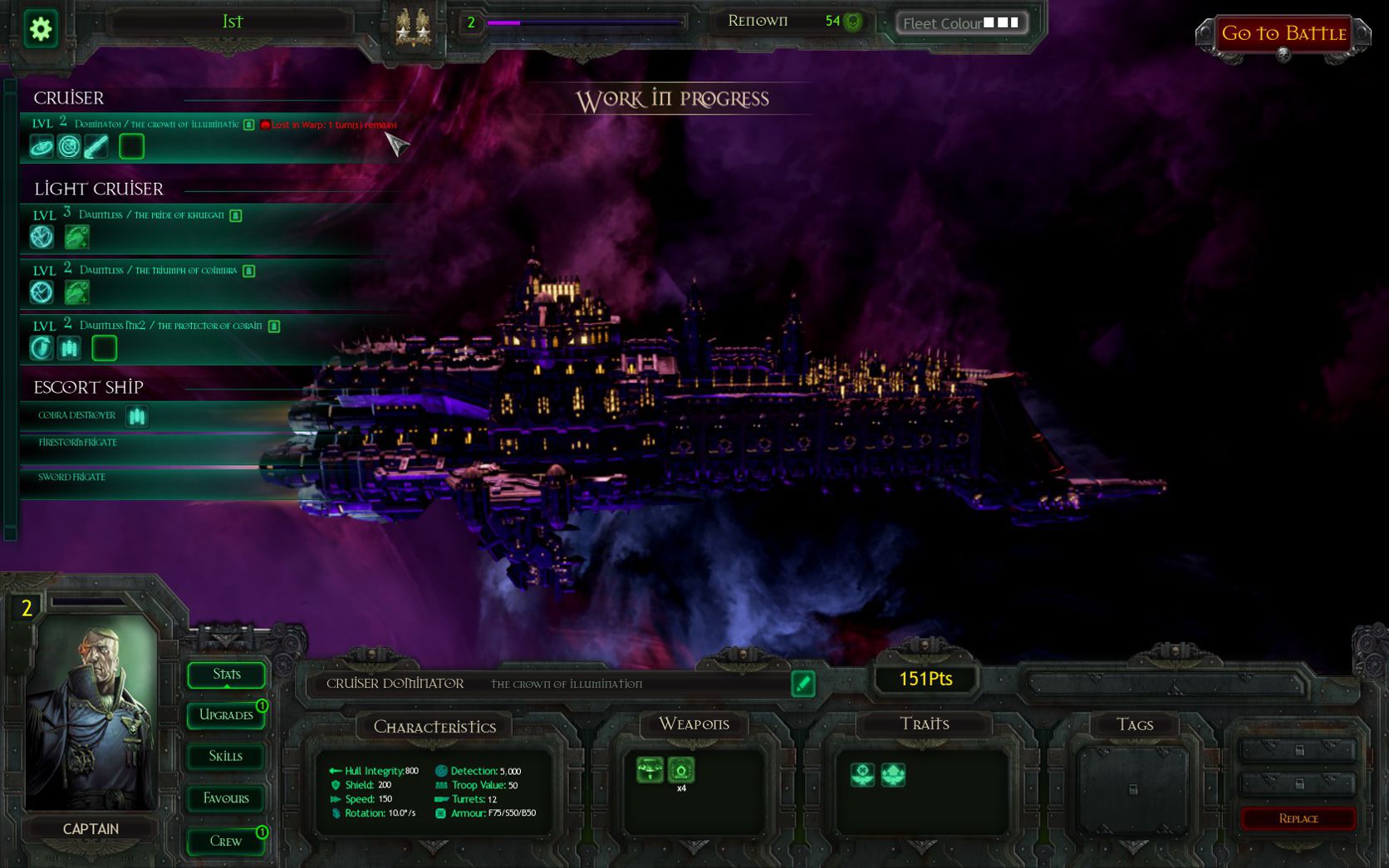Show the Skills tab
Screen dimensions: 1389x868
point(226,757)
